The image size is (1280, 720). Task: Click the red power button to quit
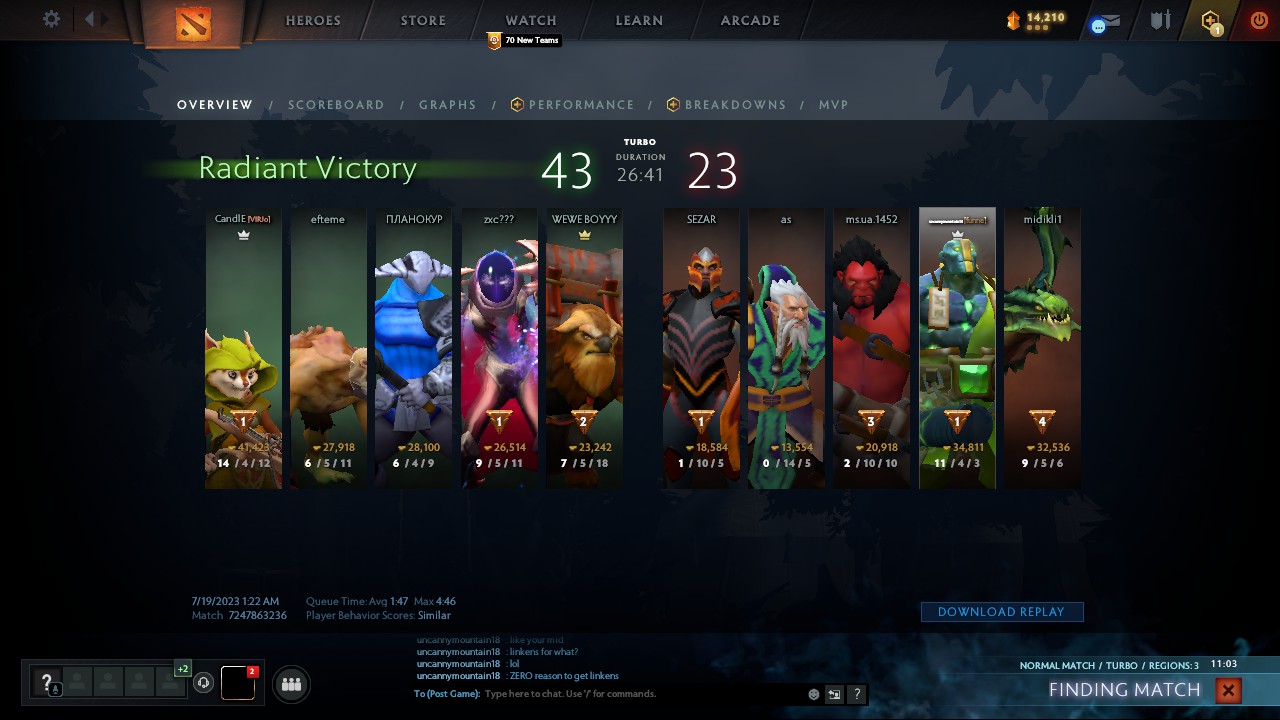tap(1258, 19)
